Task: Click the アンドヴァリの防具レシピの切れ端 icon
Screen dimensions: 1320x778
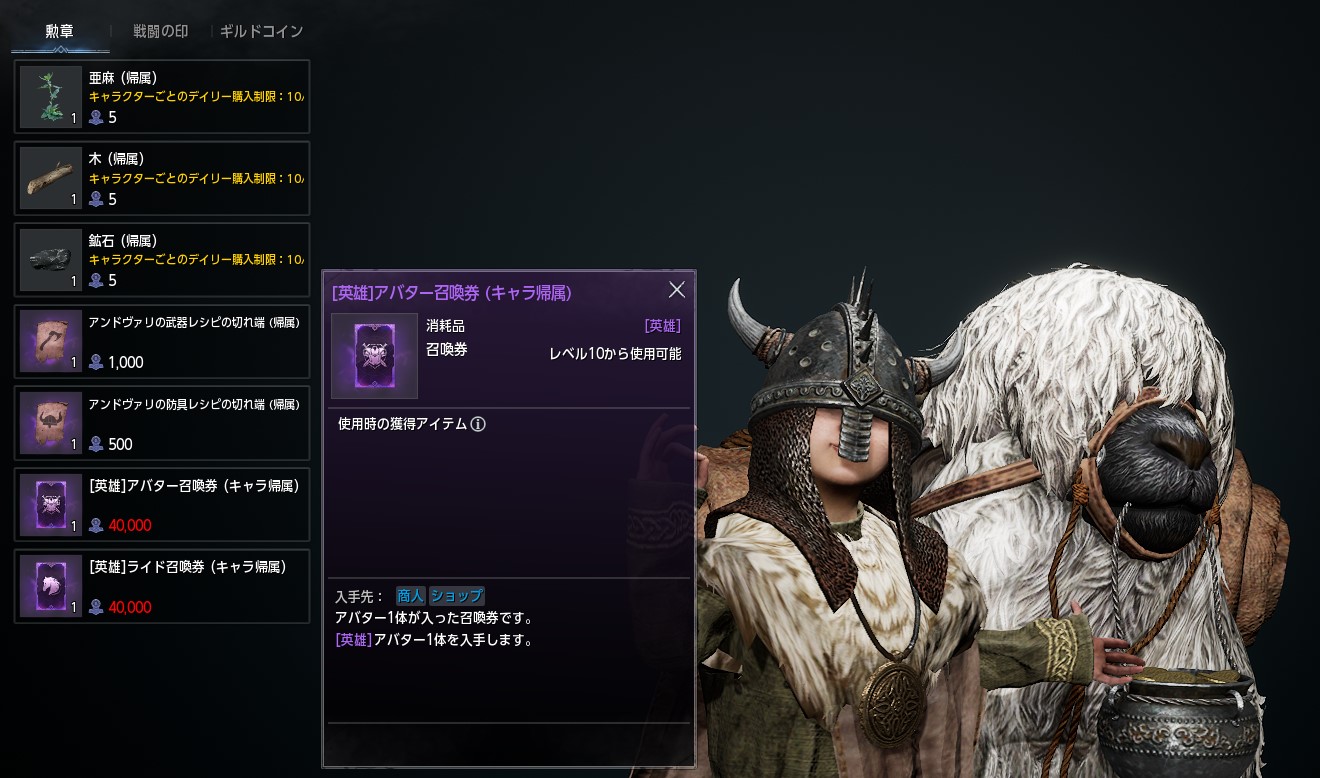Action: coord(50,422)
